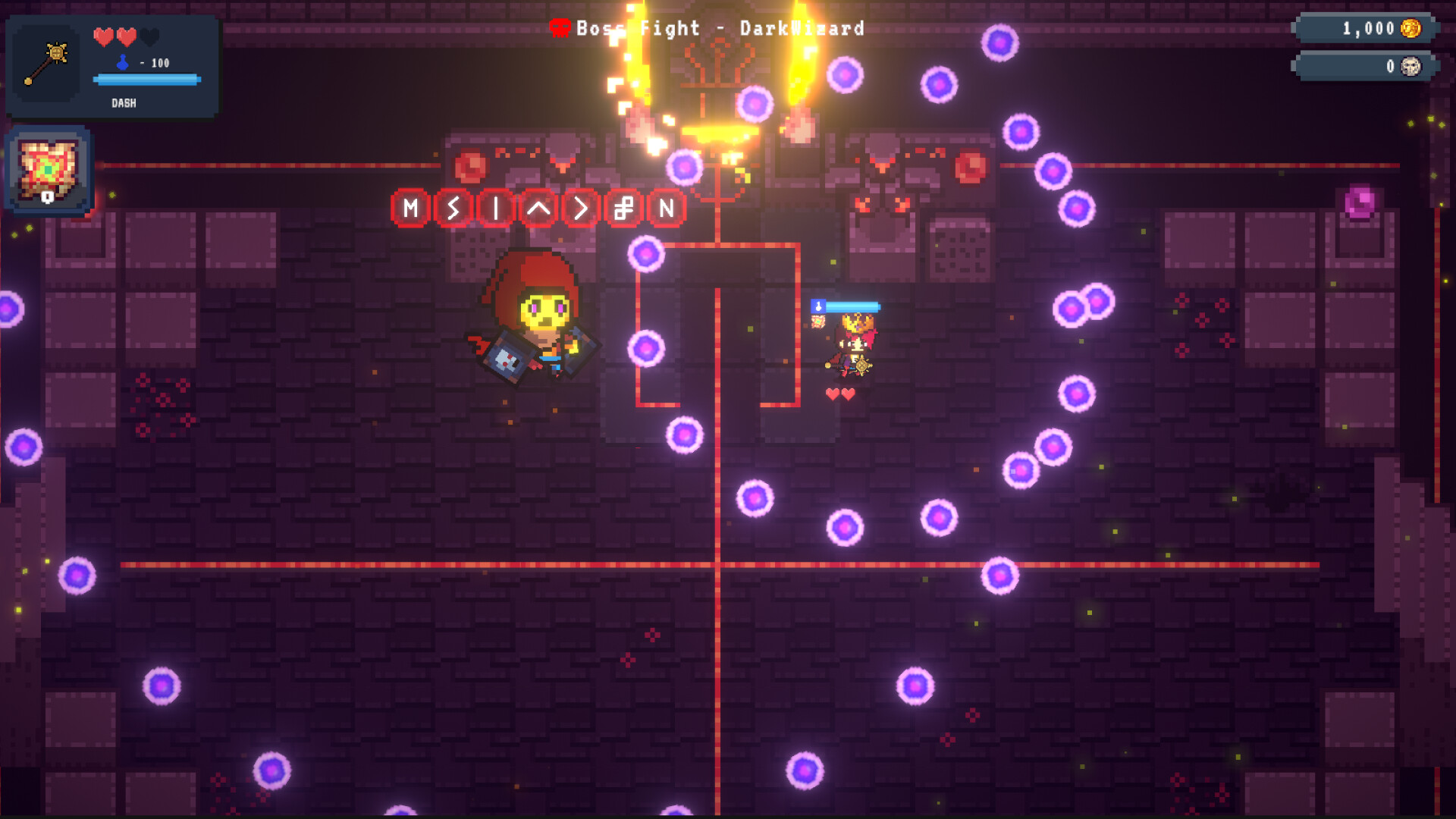Toggle the first red heart in the health display
Image resolution: width=1456 pixels, height=819 pixels.
pyautogui.click(x=102, y=37)
